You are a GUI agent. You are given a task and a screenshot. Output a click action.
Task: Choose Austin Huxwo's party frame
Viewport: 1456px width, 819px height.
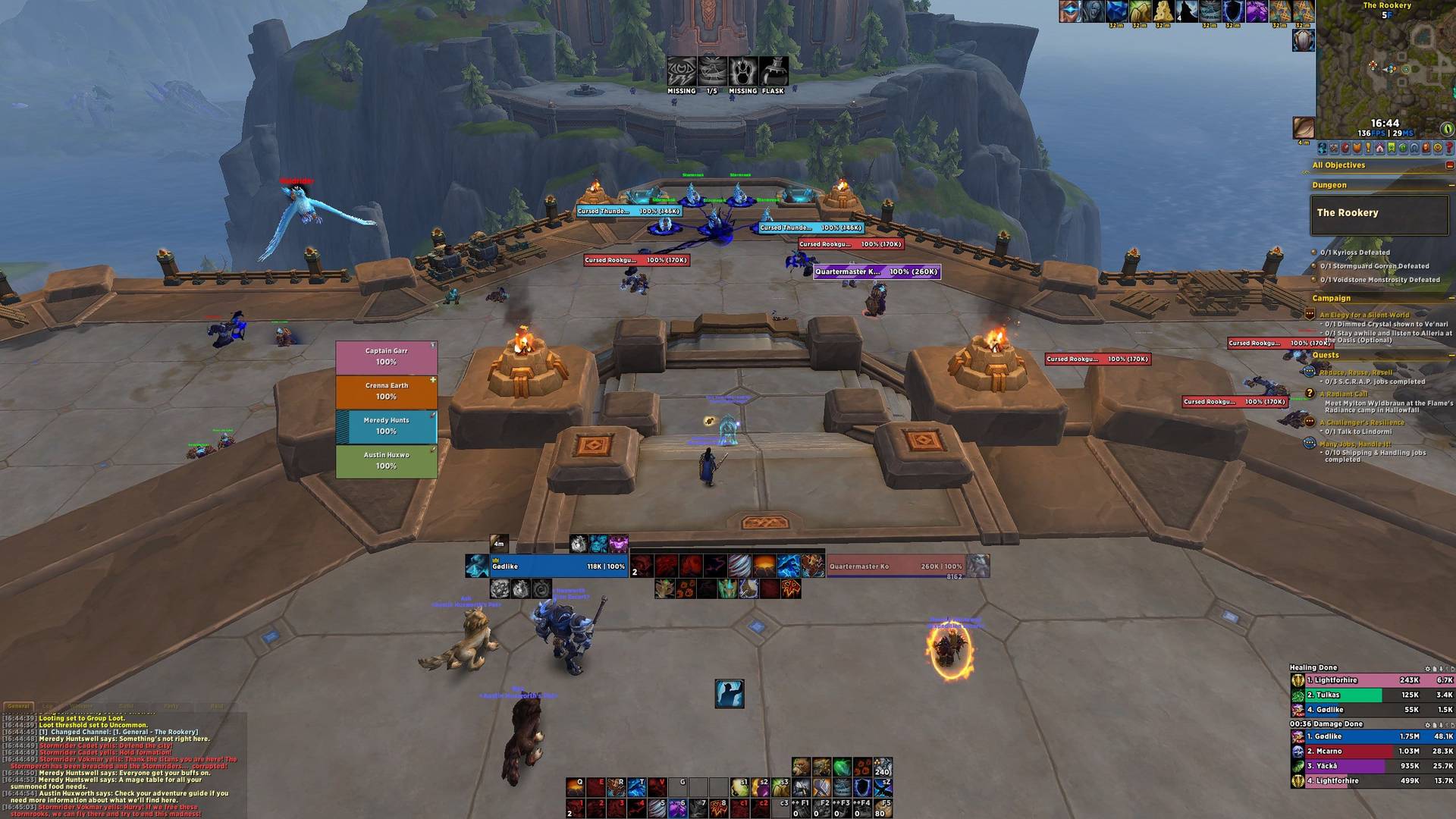tap(386, 461)
